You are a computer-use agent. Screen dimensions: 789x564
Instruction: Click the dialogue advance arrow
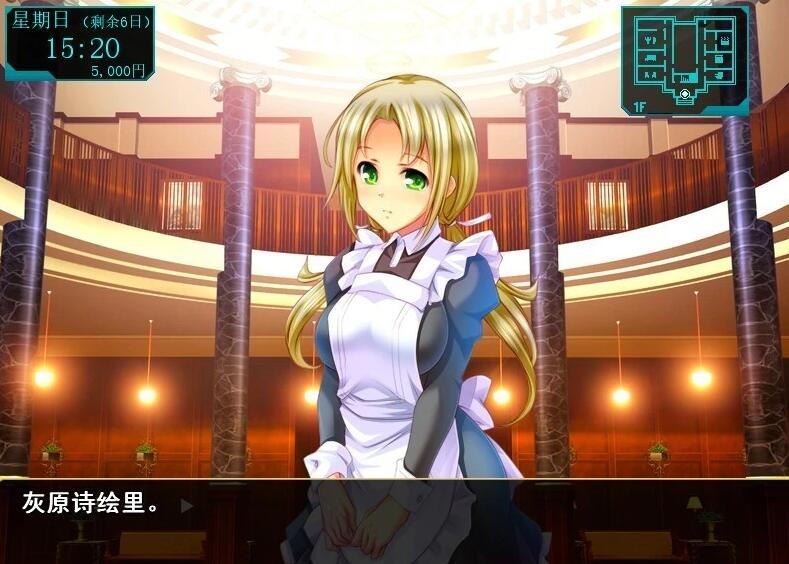(186, 506)
